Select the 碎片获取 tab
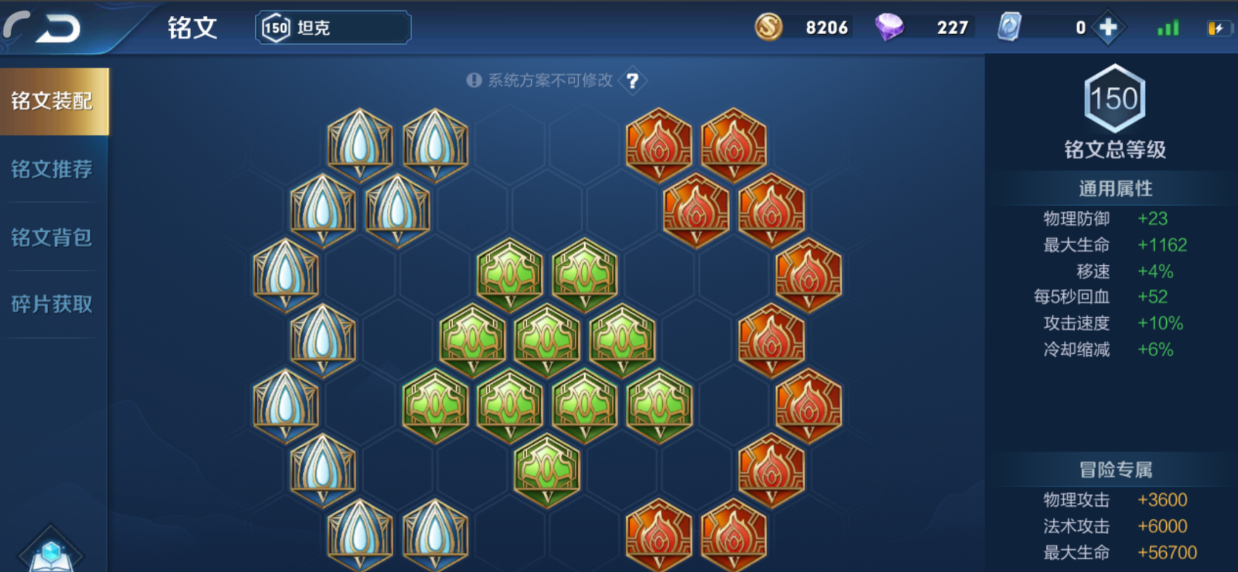 pyautogui.click(x=52, y=304)
